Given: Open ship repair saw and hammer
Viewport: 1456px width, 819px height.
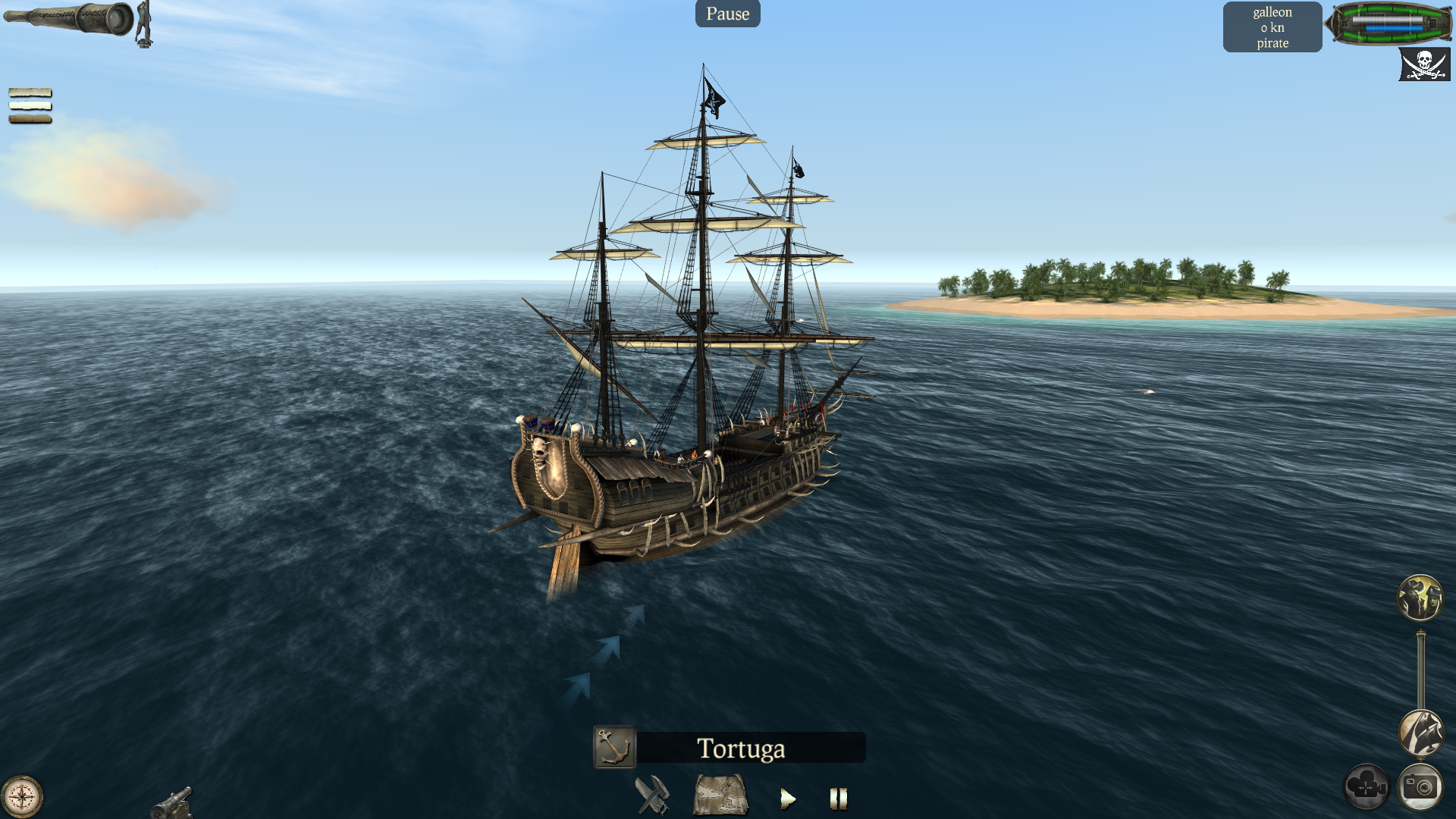Looking at the screenshot, I should click(651, 795).
